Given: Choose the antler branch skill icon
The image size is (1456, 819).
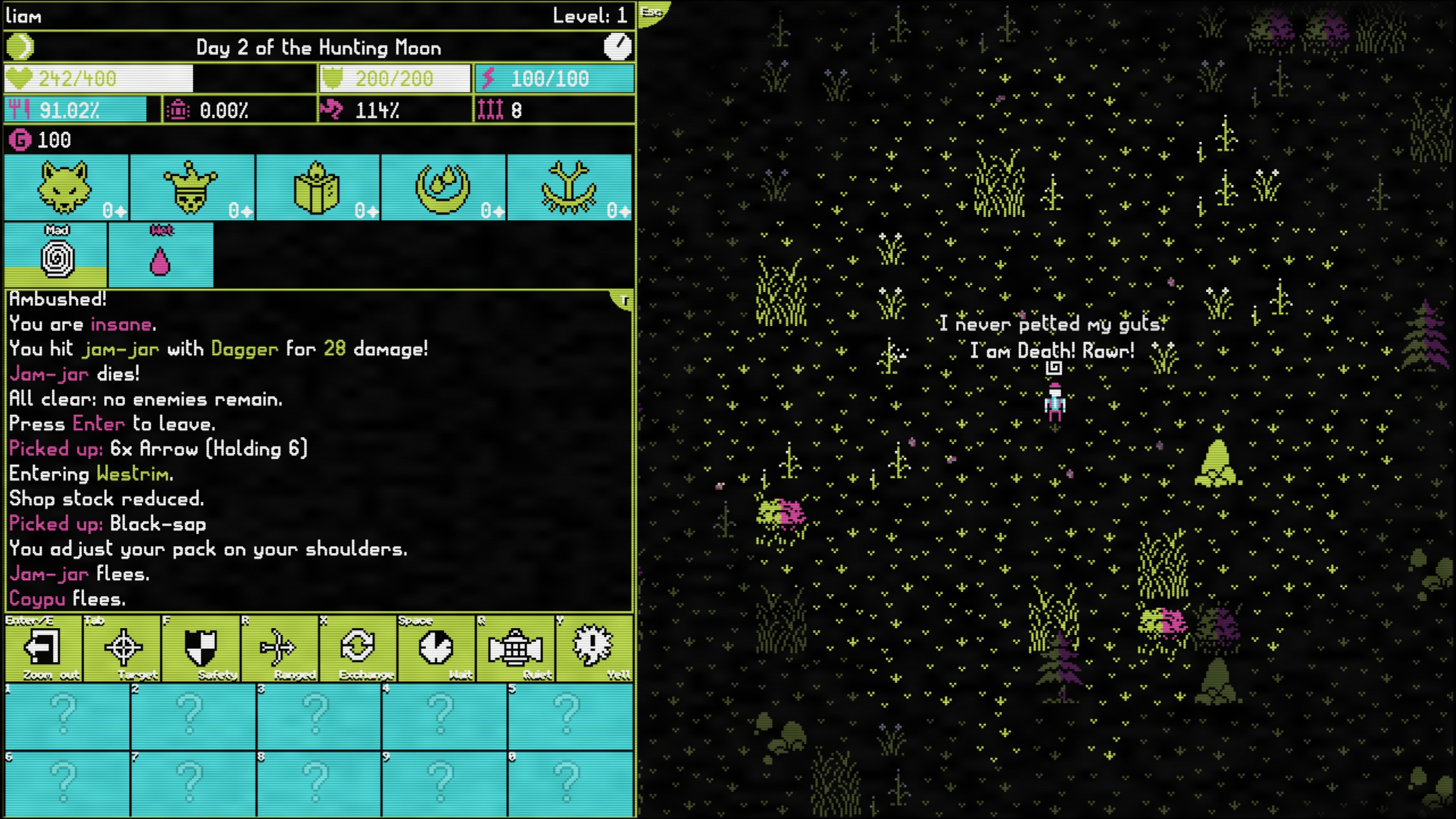Looking at the screenshot, I should click(x=569, y=187).
